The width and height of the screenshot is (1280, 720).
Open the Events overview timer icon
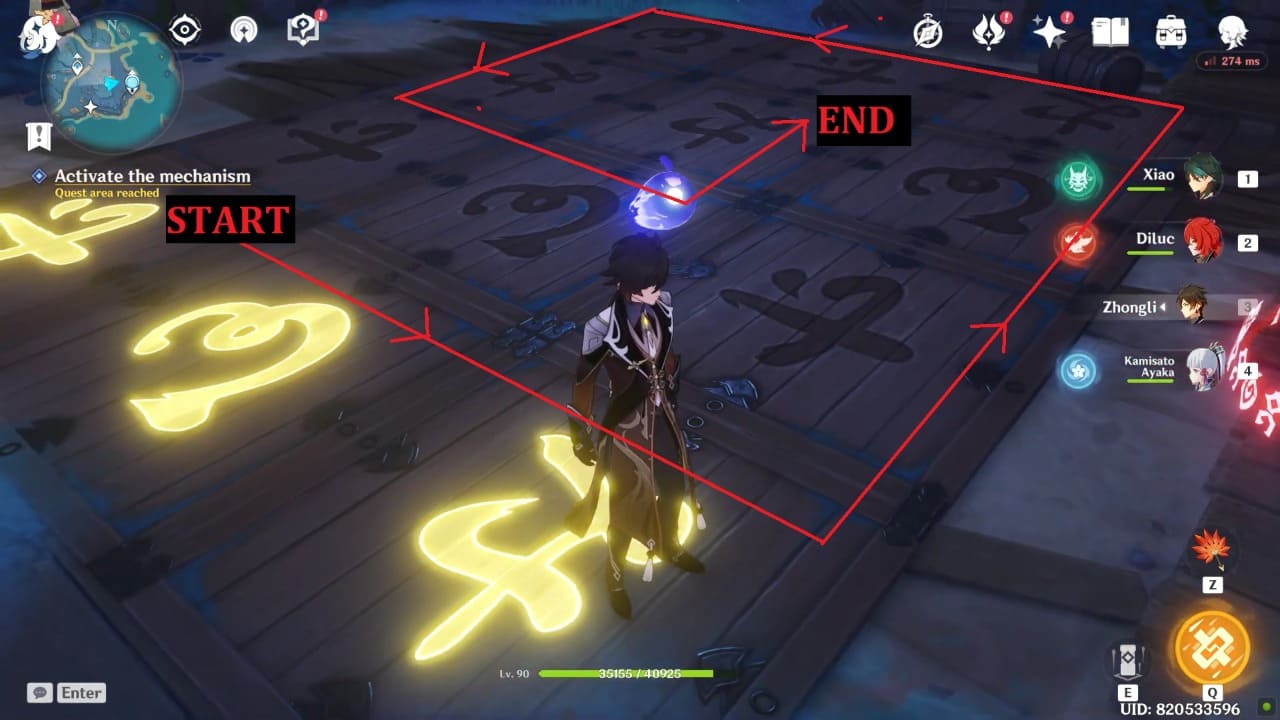925,32
